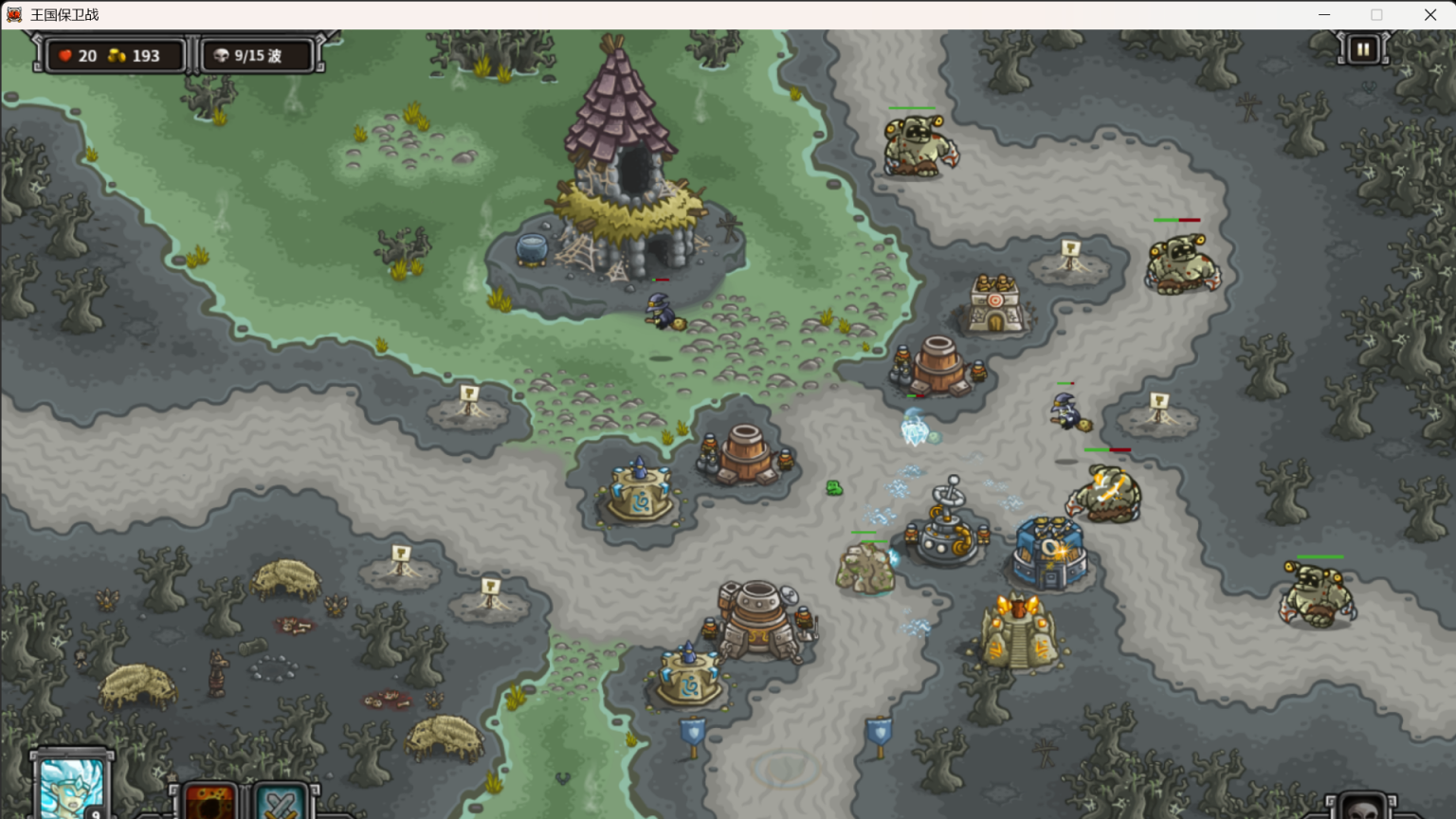Pause the game with the pause button
The image size is (1456, 819).
[1362, 49]
